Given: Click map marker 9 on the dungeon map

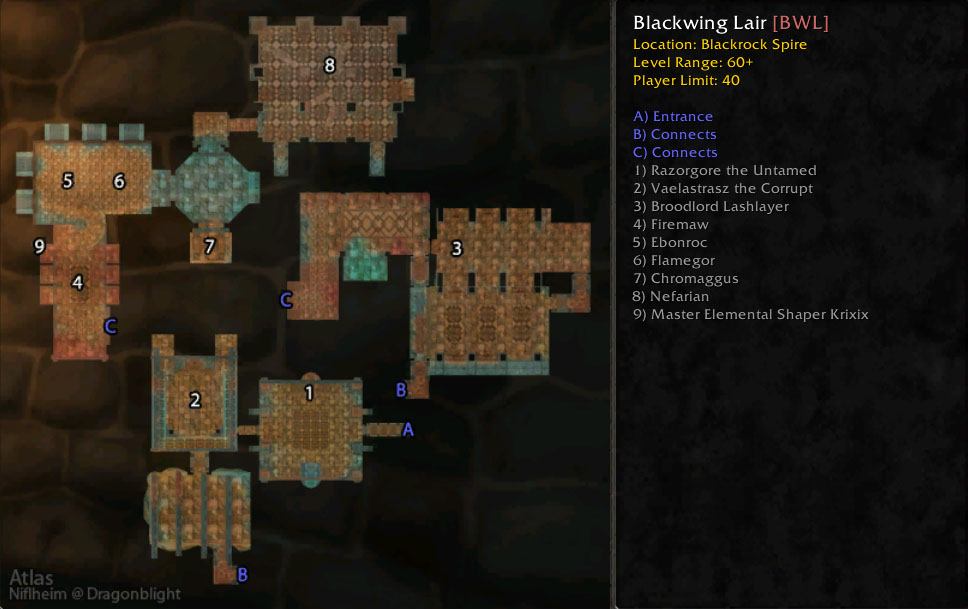Looking at the screenshot, I should coord(39,246).
